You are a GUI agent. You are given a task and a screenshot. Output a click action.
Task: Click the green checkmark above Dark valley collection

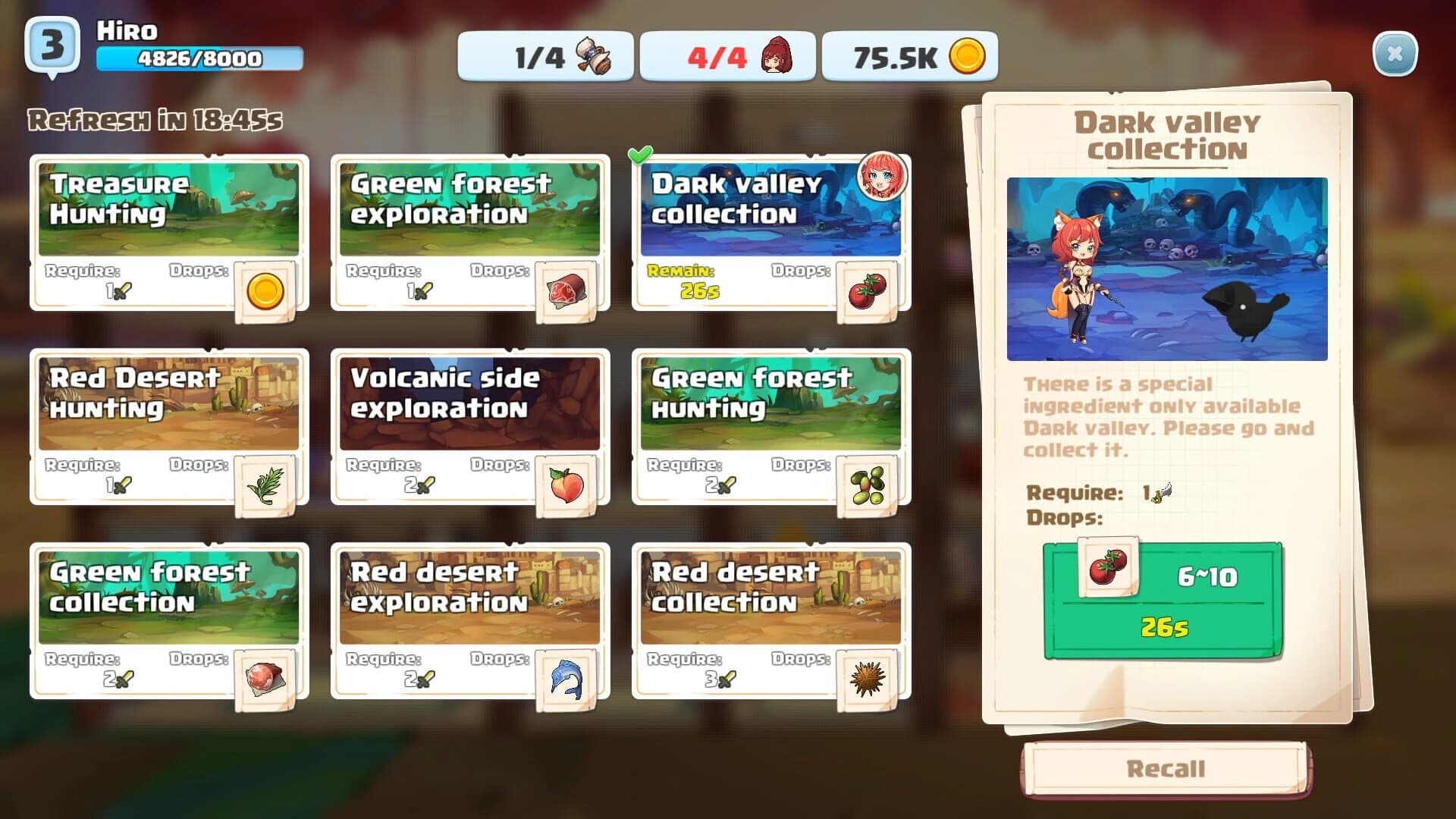[639, 154]
